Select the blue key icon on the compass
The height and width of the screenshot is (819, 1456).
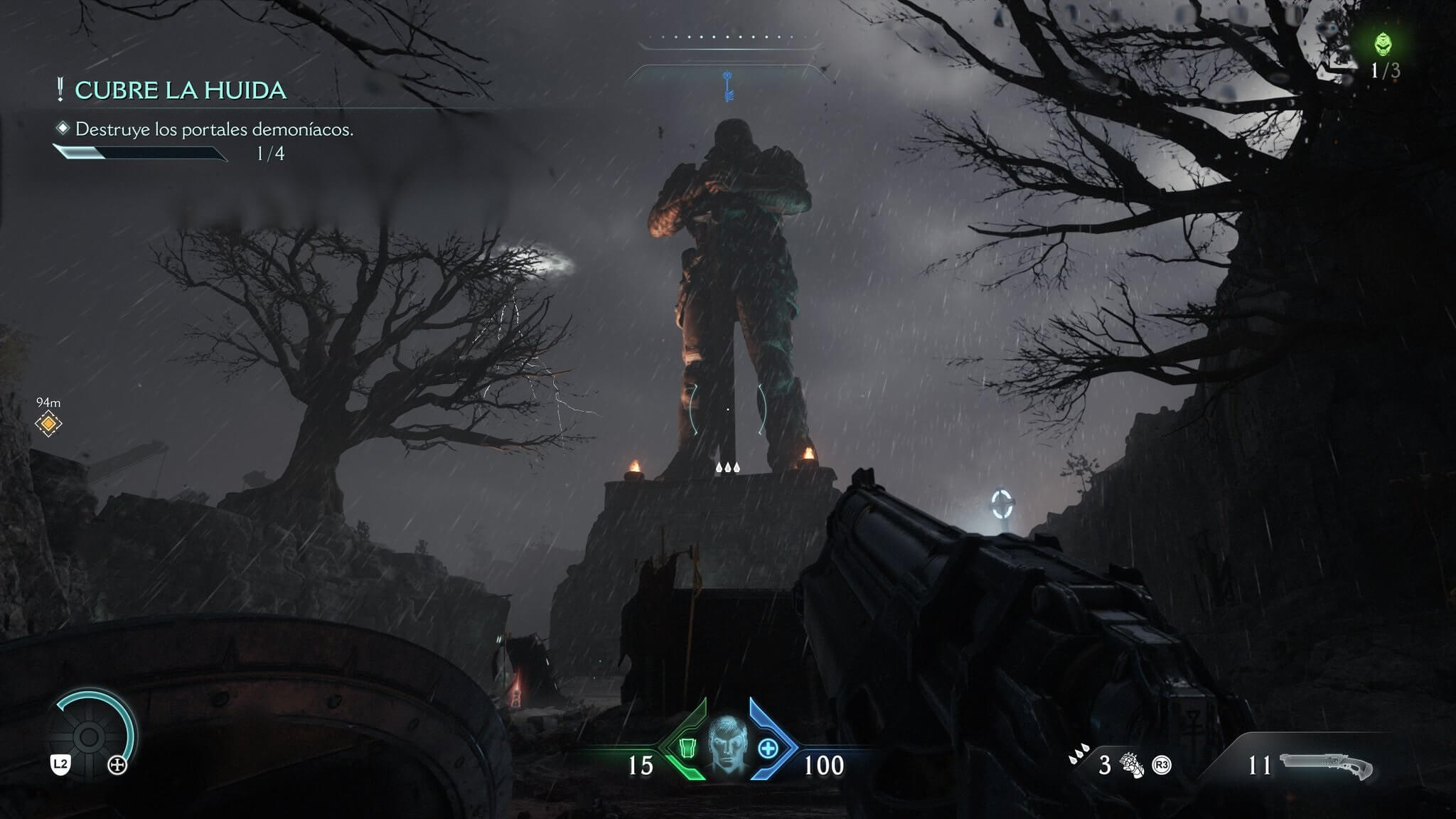pos(727,85)
